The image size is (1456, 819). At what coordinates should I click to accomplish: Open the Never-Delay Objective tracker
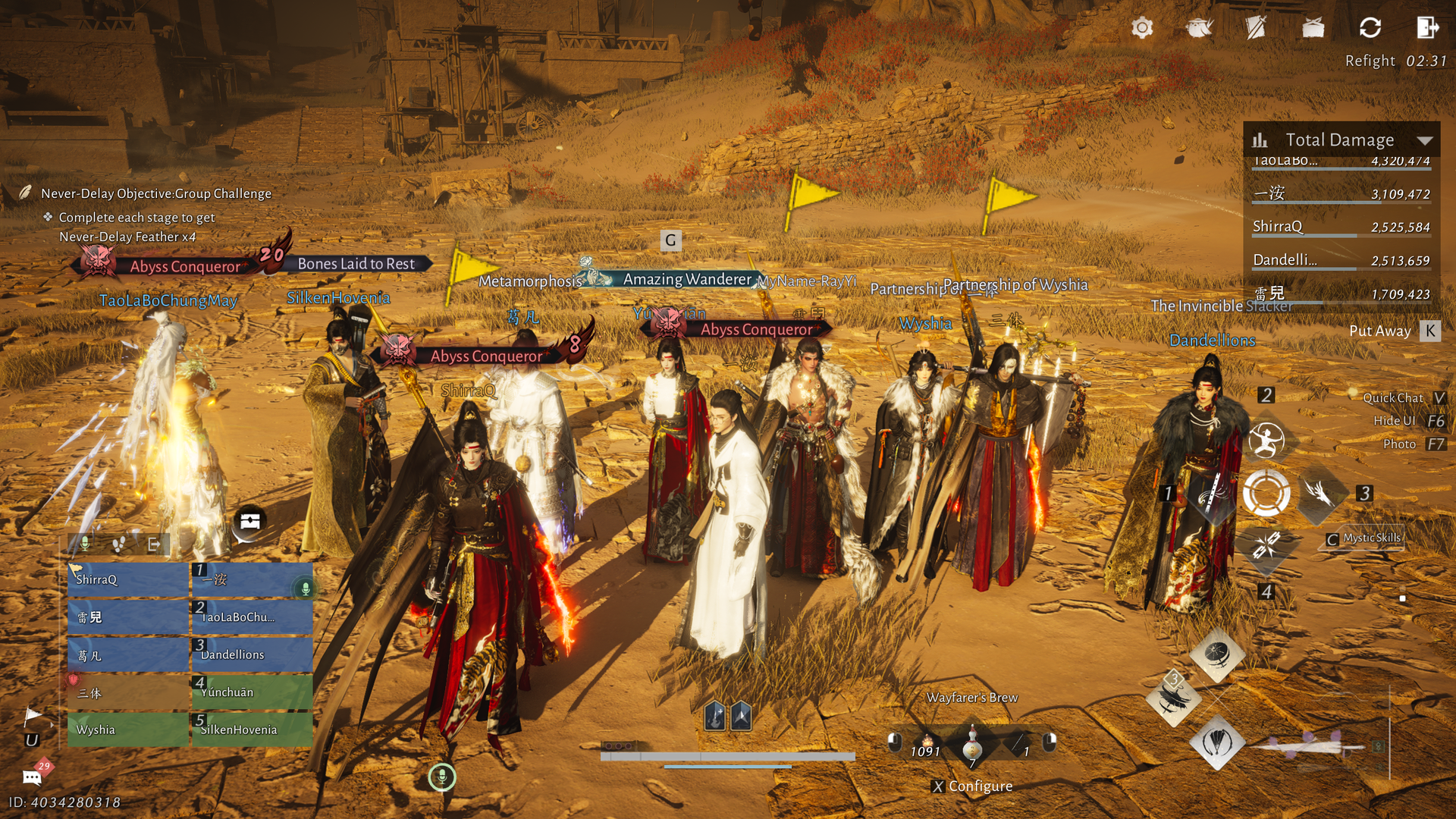pos(155,193)
